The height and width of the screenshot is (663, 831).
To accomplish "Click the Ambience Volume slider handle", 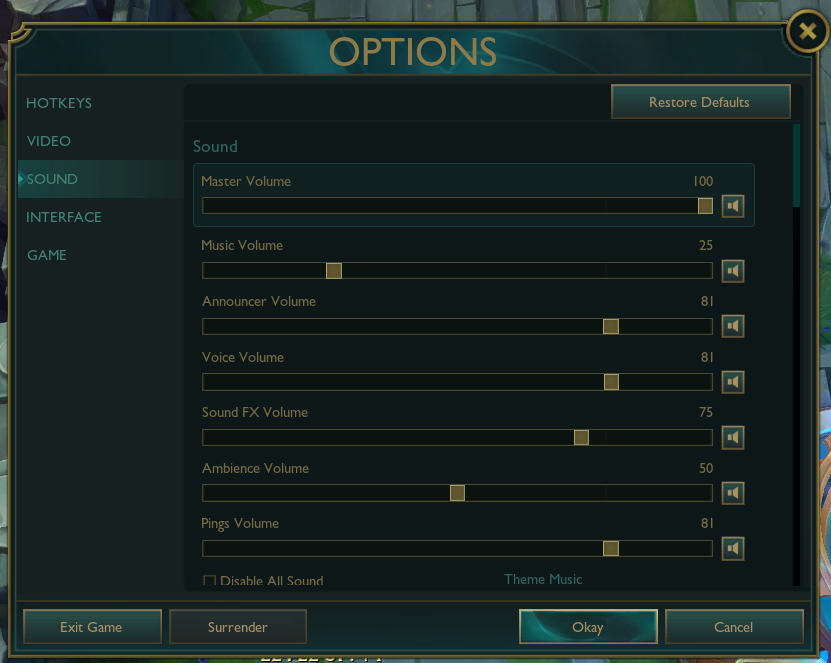I will coord(457,493).
